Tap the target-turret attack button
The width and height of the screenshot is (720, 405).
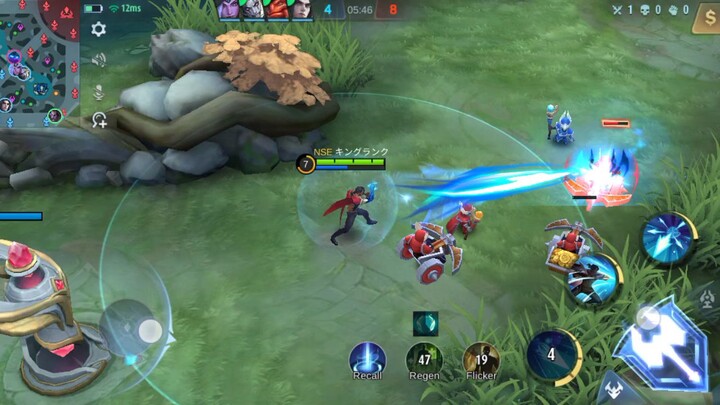706,300
